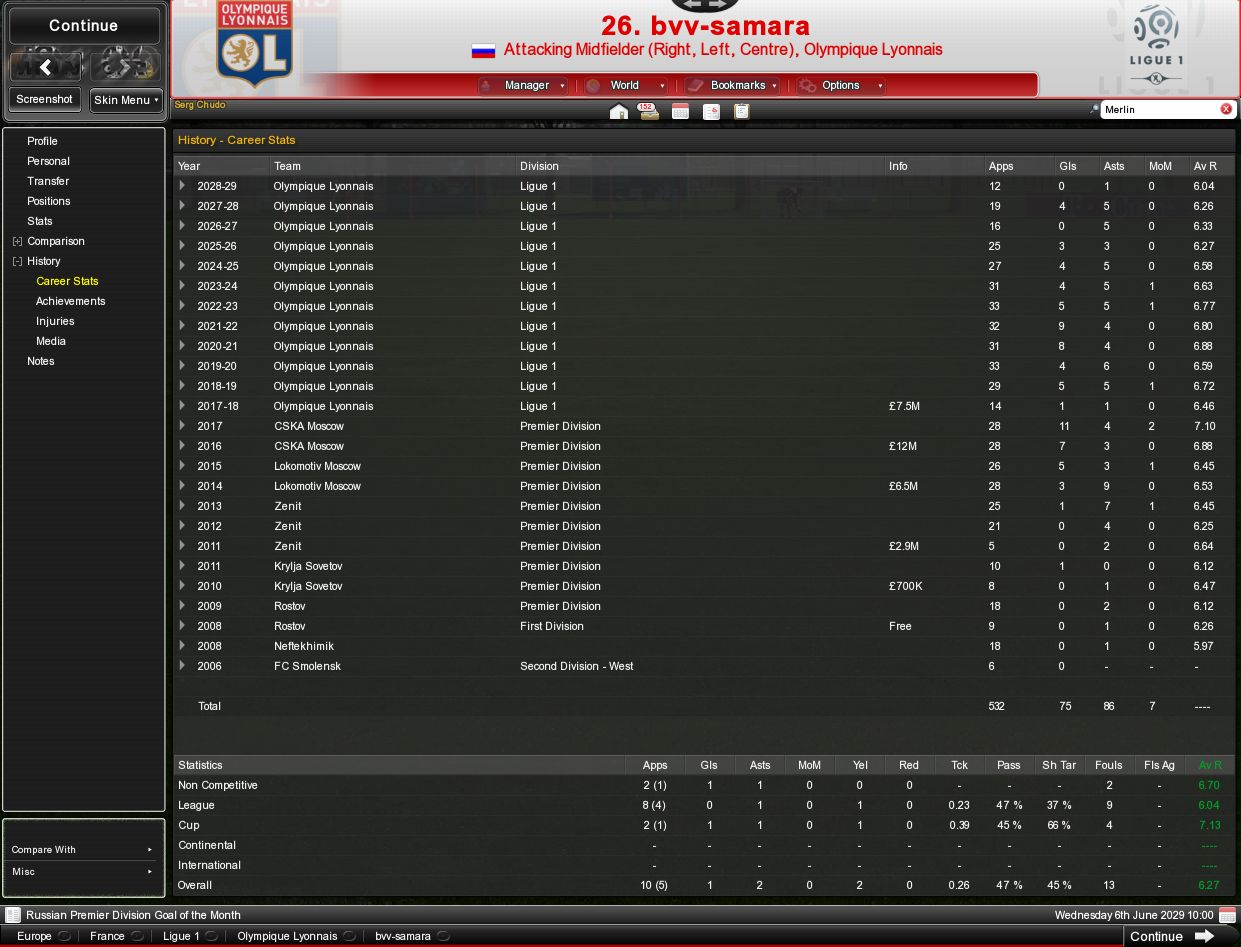Open the Compare With submenu

[x=84, y=850]
